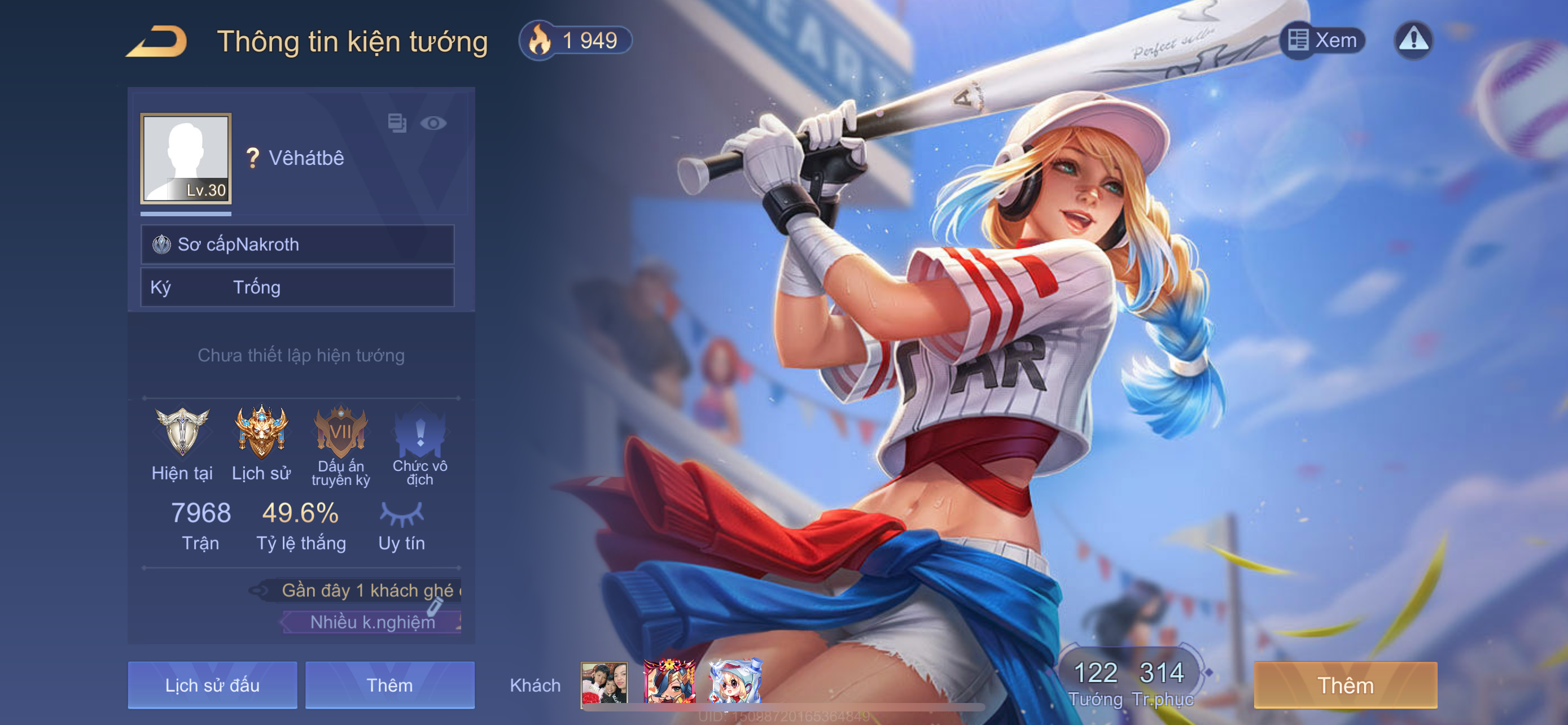View the Hiện tại rank badge
Image resolution: width=1568 pixels, height=725 pixels.
click(x=182, y=433)
